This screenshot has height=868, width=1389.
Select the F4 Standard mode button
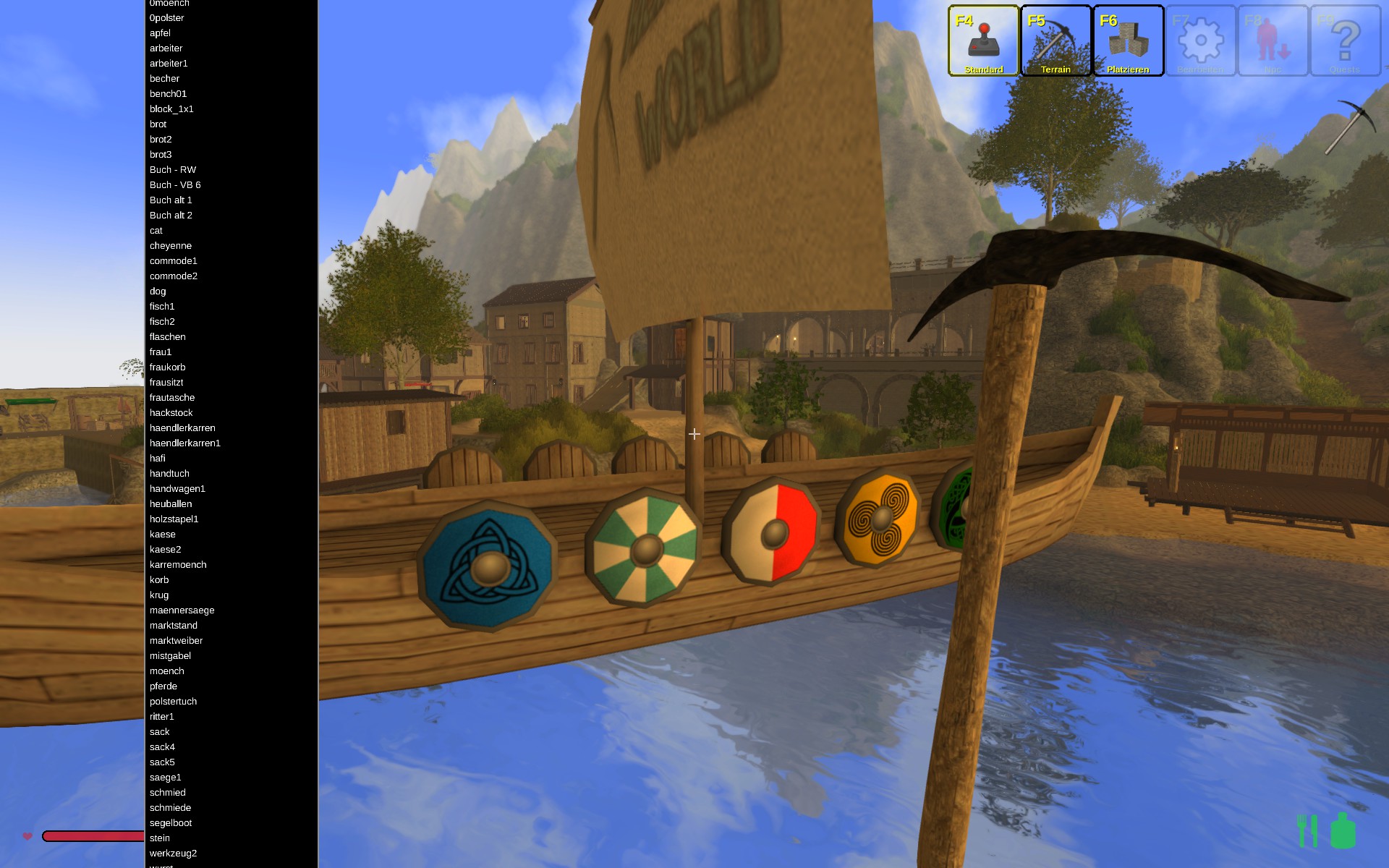pos(983,41)
